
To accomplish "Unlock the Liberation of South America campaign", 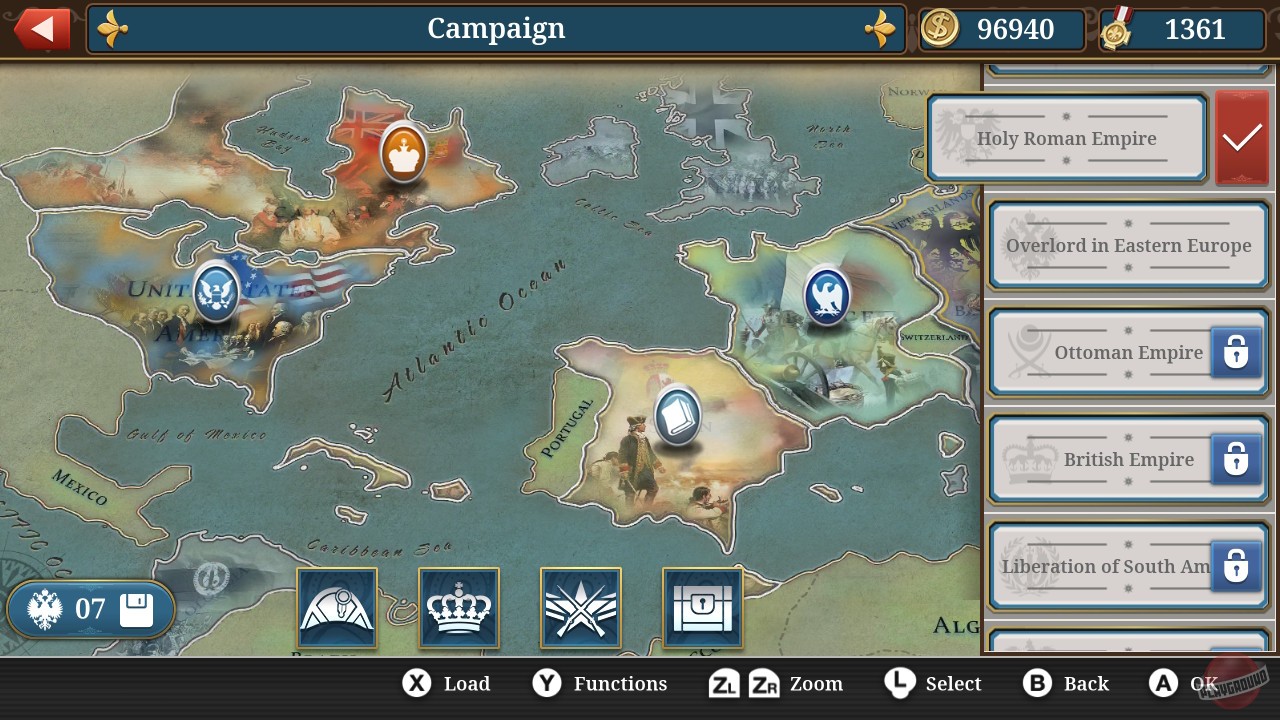I will (1237, 567).
